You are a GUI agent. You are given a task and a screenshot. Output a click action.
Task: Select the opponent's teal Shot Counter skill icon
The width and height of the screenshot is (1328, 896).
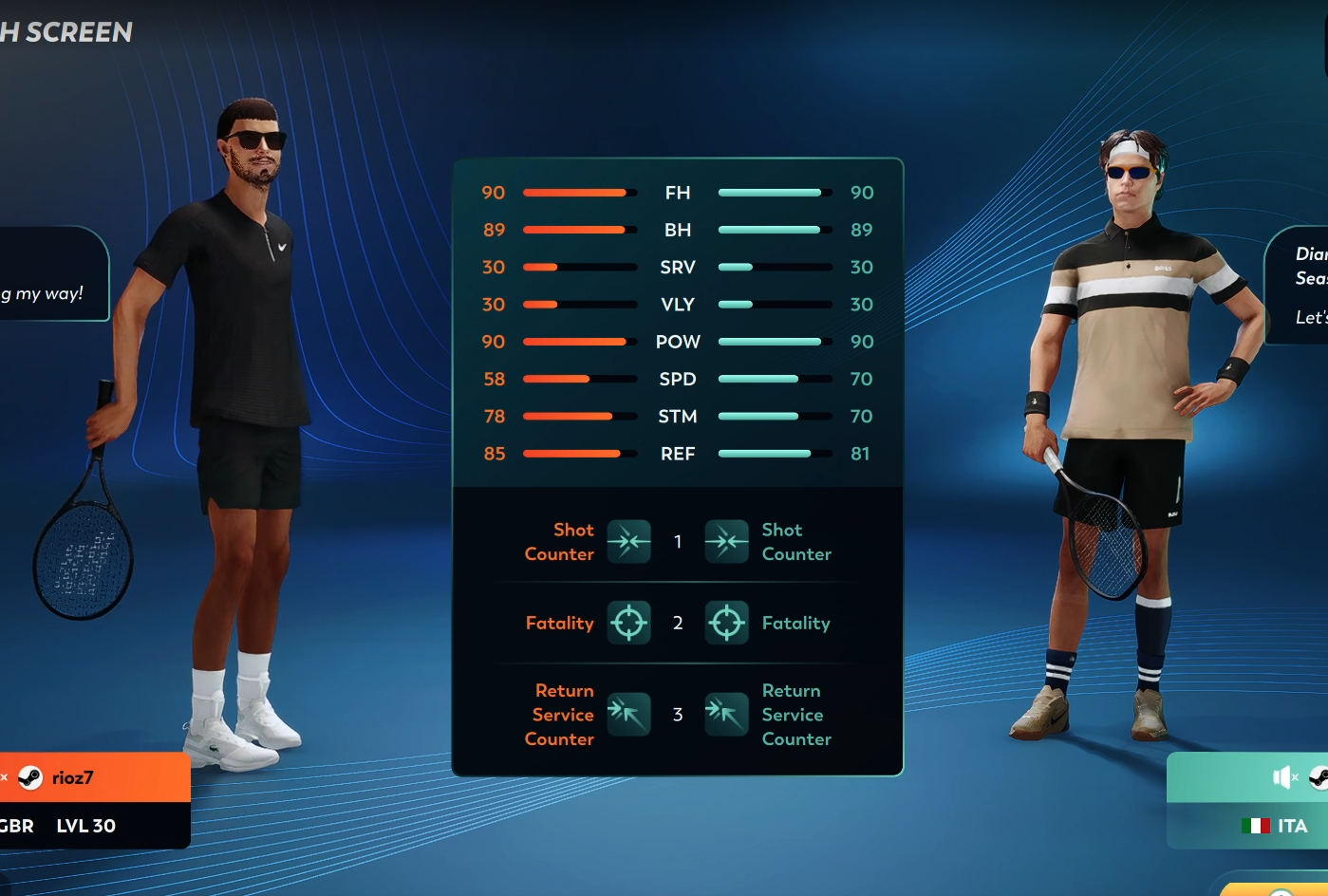(727, 541)
